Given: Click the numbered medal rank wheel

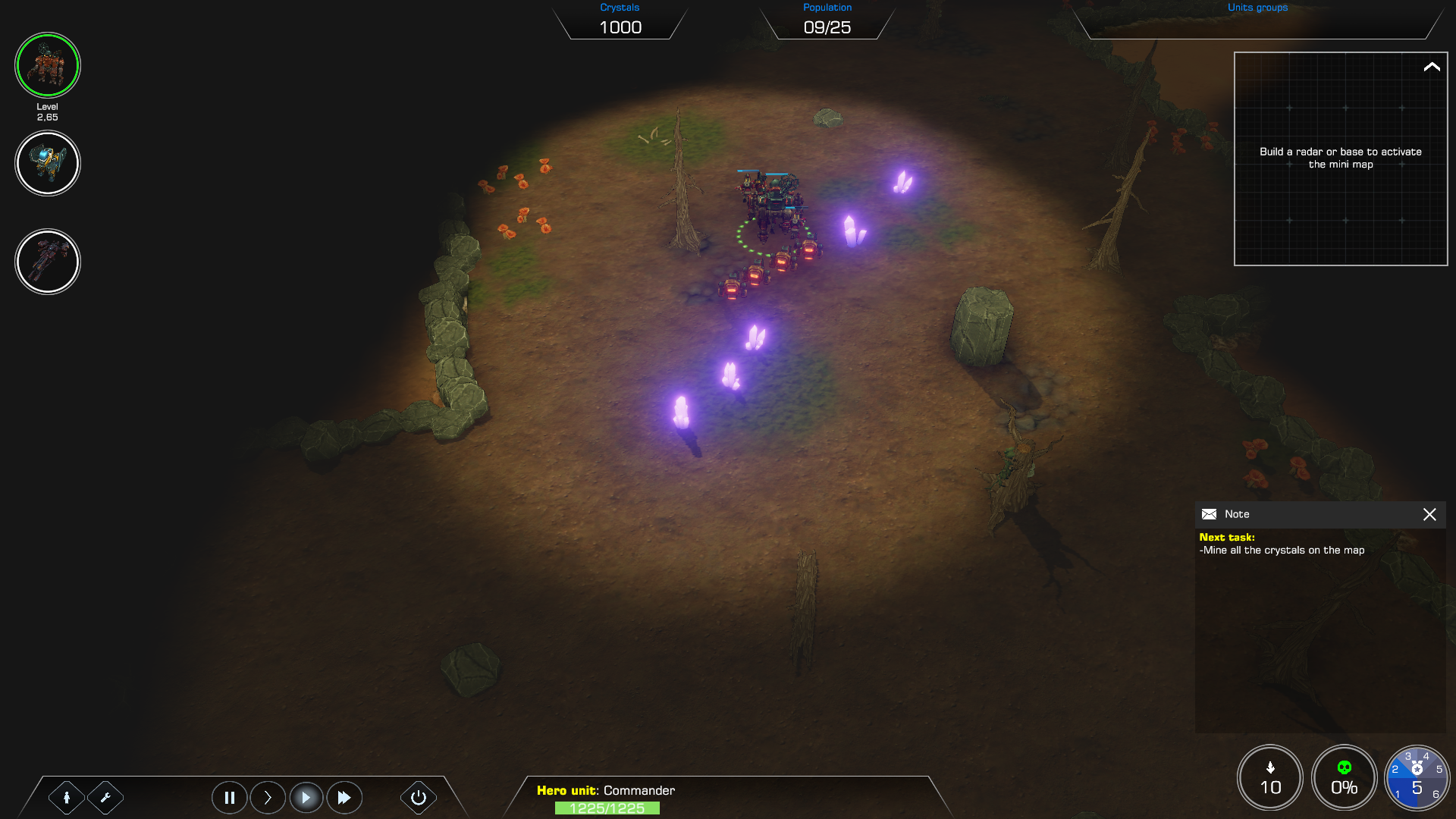Looking at the screenshot, I should pyautogui.click(x=1416, y=777).
